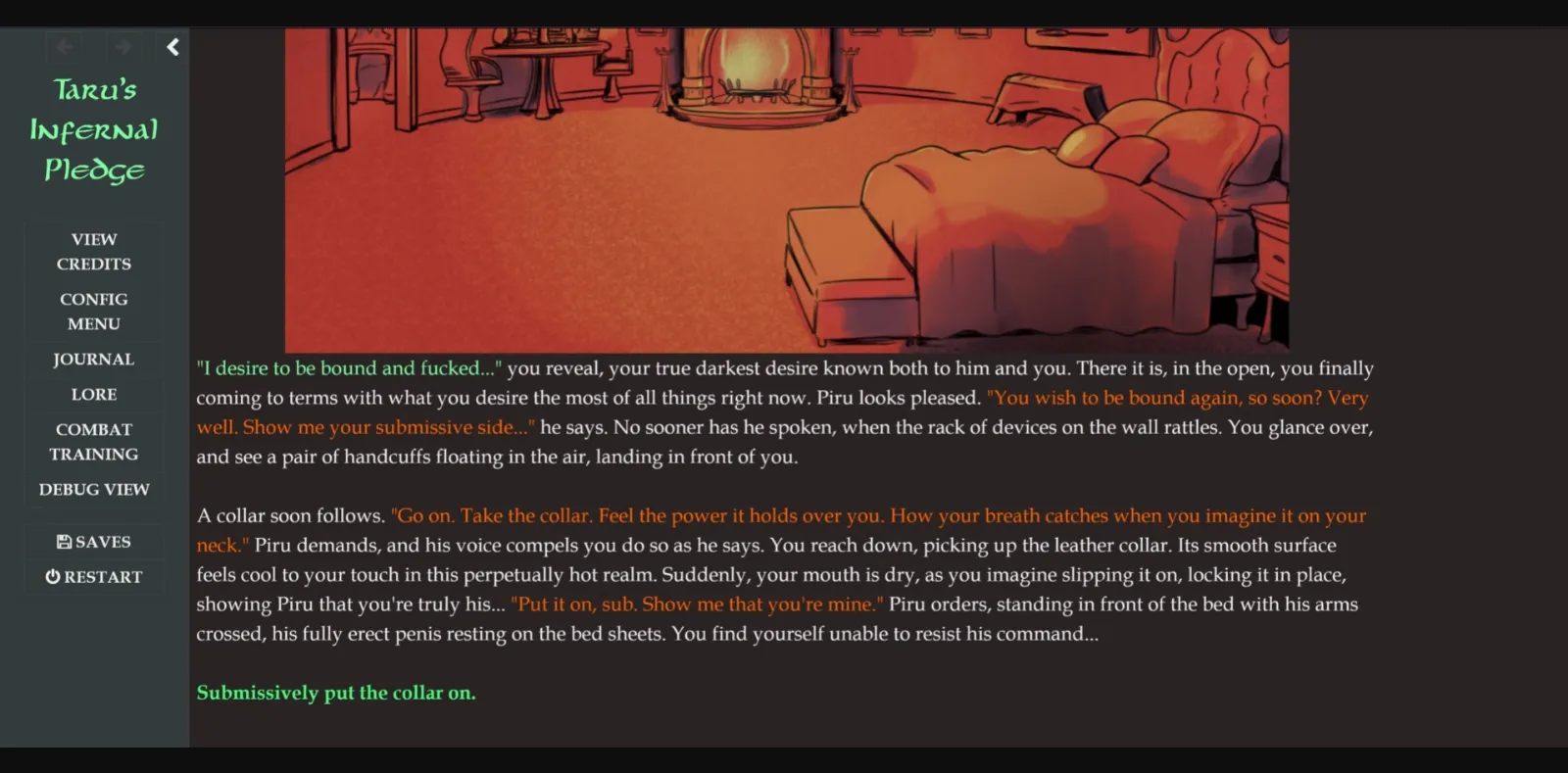Viewport: 1568px width, 773px height.
Task: Choose 'Submissively put the collar on.'
Action: click(336, 693)
